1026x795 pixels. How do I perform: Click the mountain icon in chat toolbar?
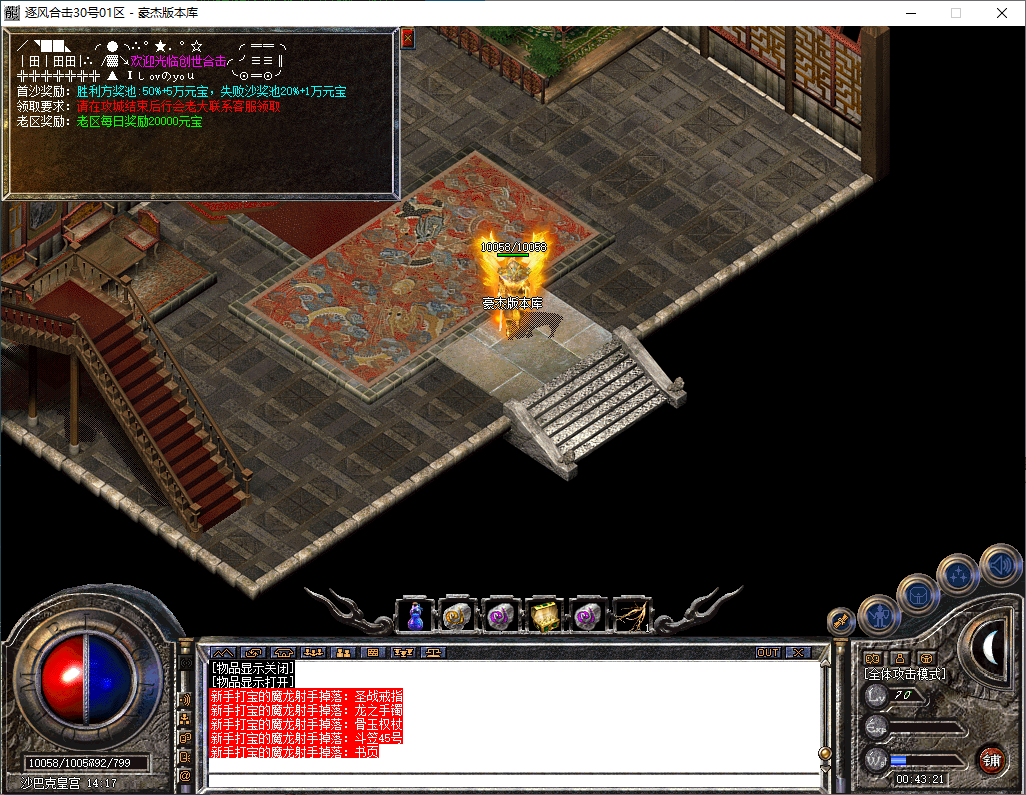click(223, 652)
